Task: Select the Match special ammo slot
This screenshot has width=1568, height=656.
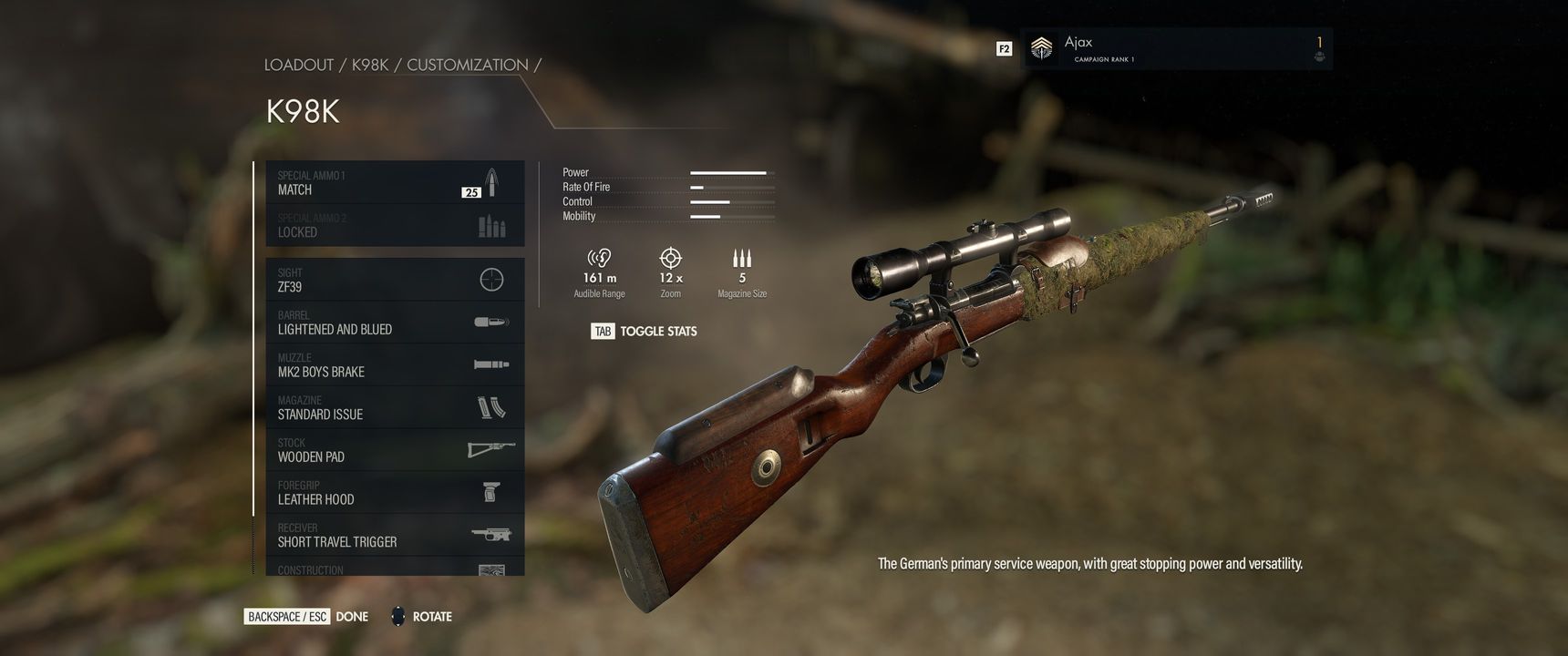Action: coord(395,182)
